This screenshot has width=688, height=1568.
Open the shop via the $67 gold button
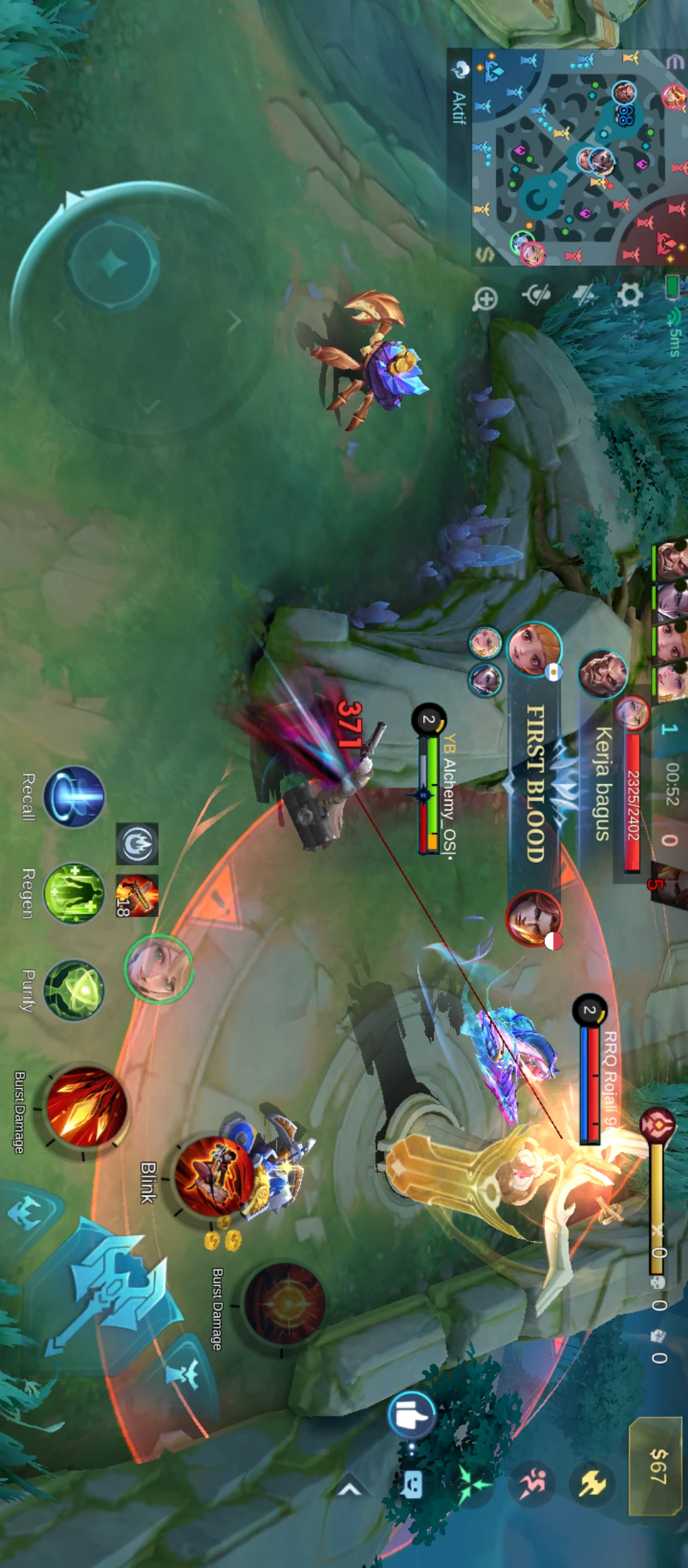657,1466
